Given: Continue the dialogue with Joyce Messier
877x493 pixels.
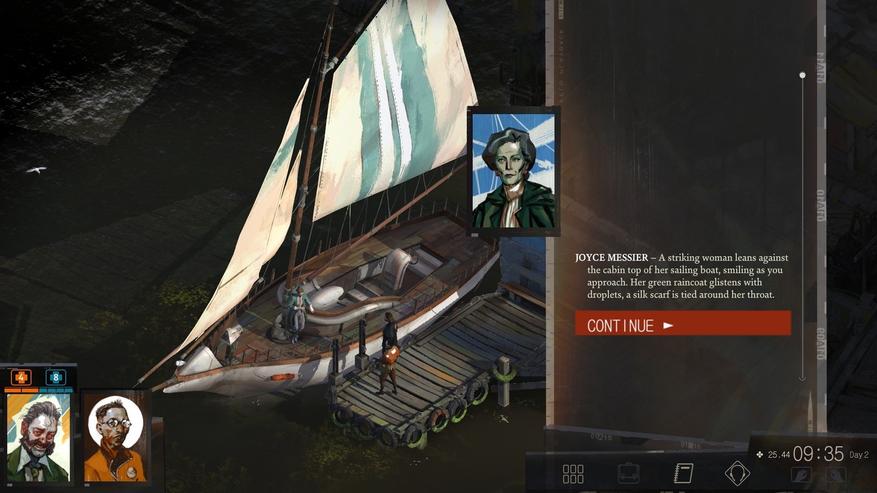Looking at the screenshot, I should (682, 325).
